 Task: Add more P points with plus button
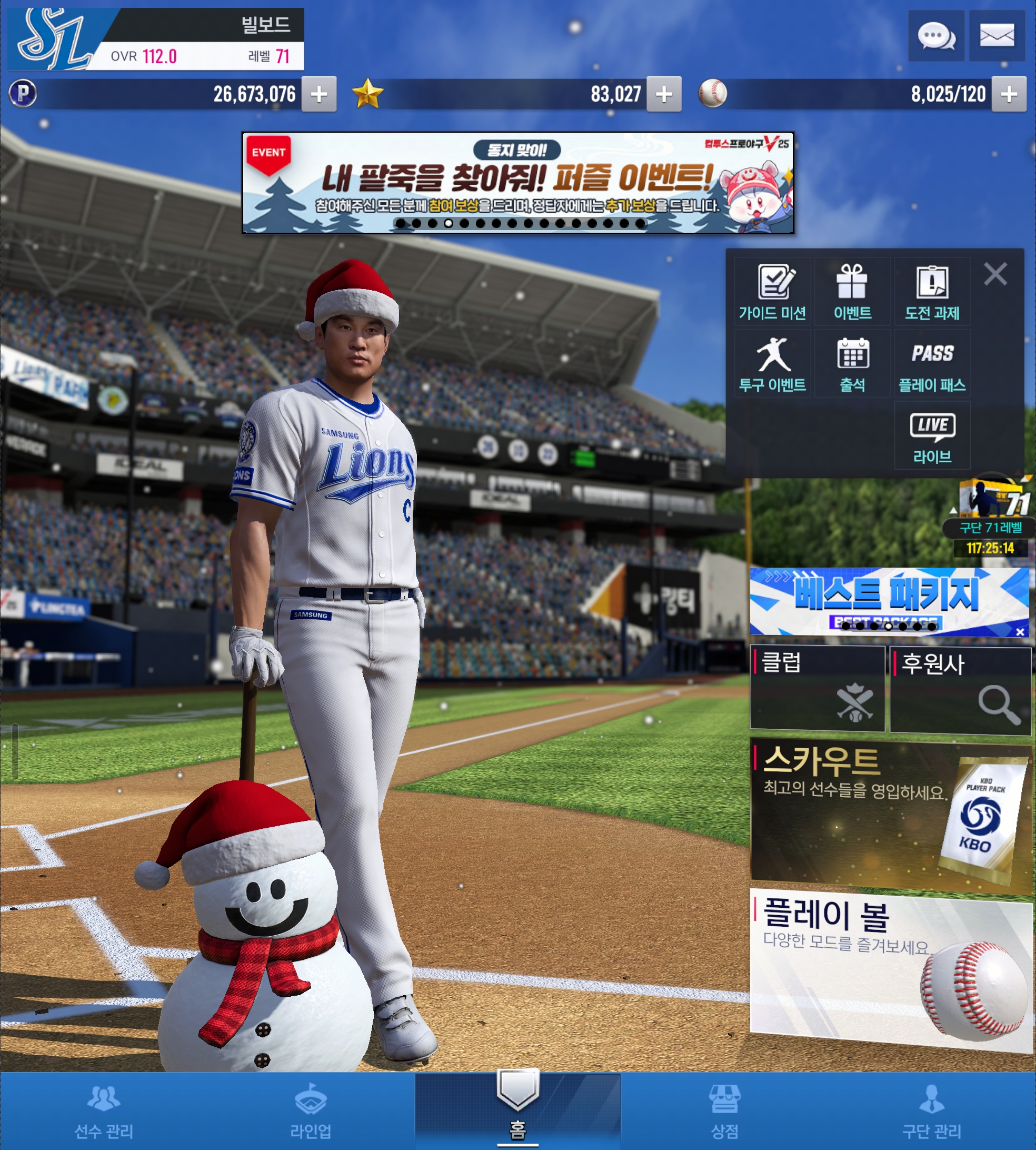click(319, 94)
